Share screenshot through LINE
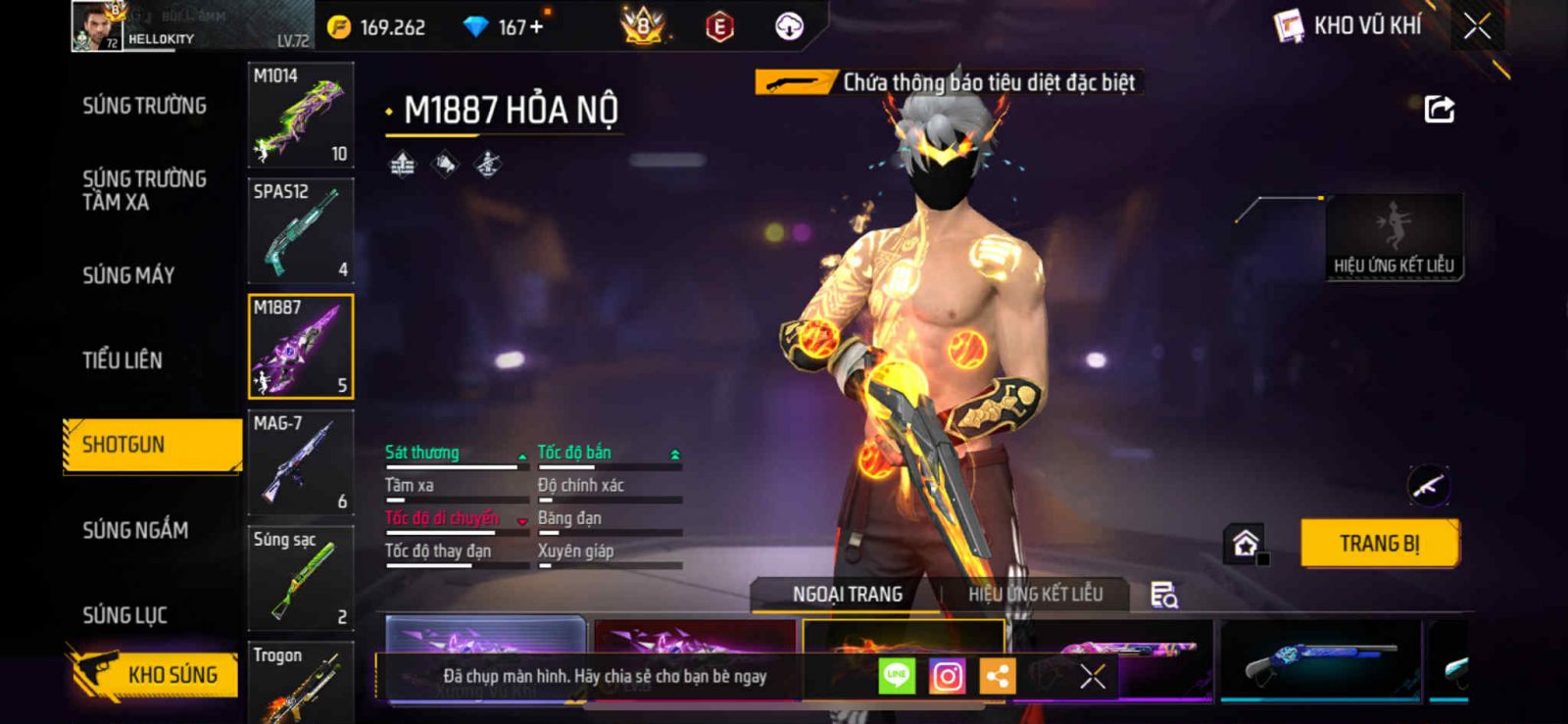The width and height of the screenshot is (1568, 724). (x=897, y=676)
